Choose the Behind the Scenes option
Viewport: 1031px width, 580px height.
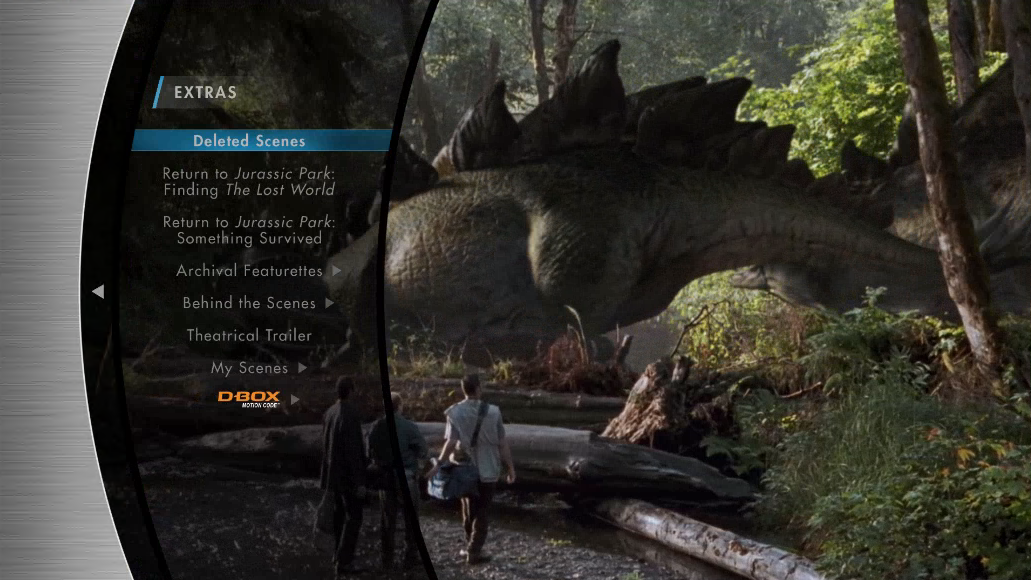(x=249, y=303)
